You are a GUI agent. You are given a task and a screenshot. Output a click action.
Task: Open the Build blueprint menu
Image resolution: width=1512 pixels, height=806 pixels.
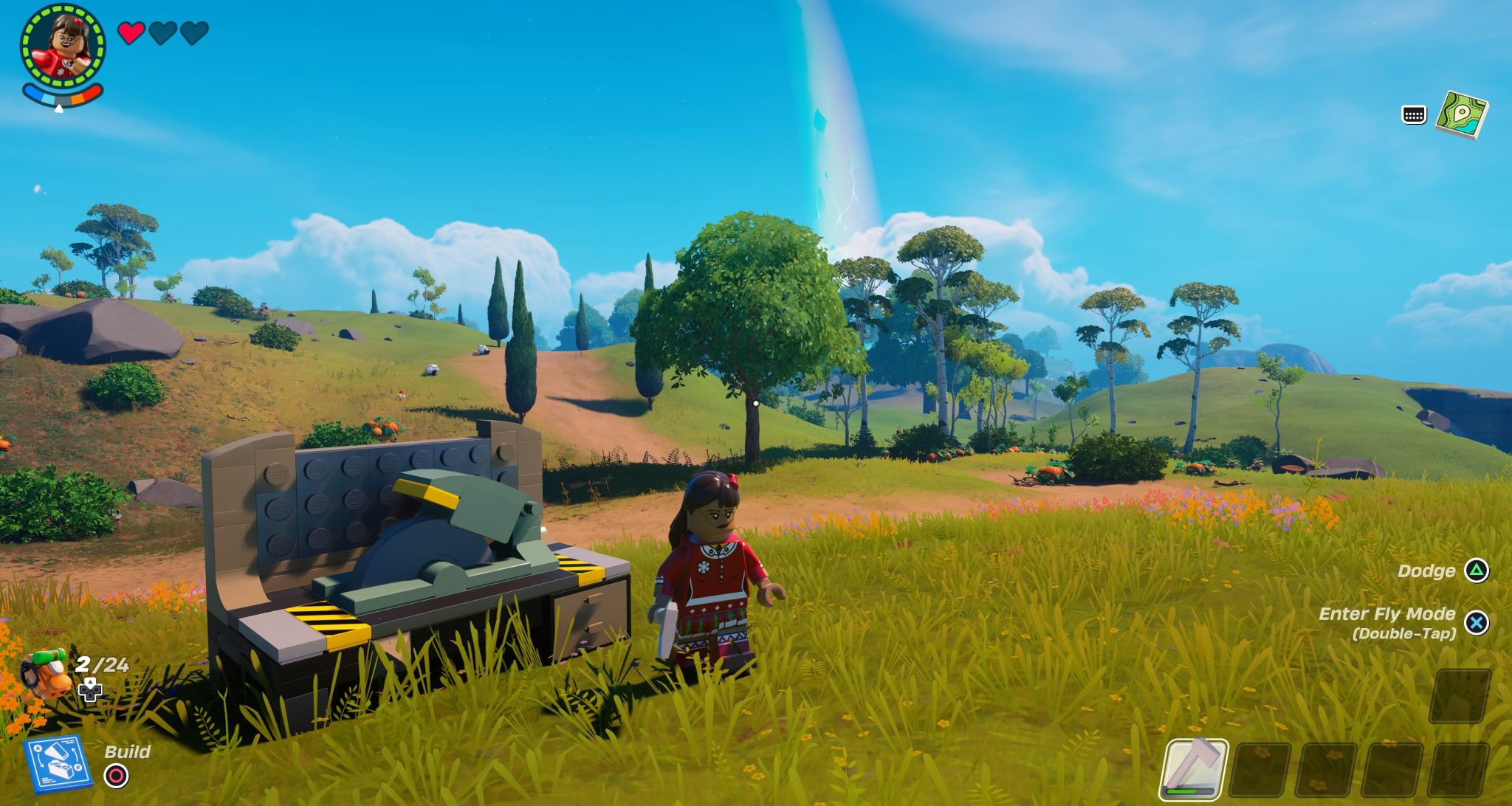point(58,764)
